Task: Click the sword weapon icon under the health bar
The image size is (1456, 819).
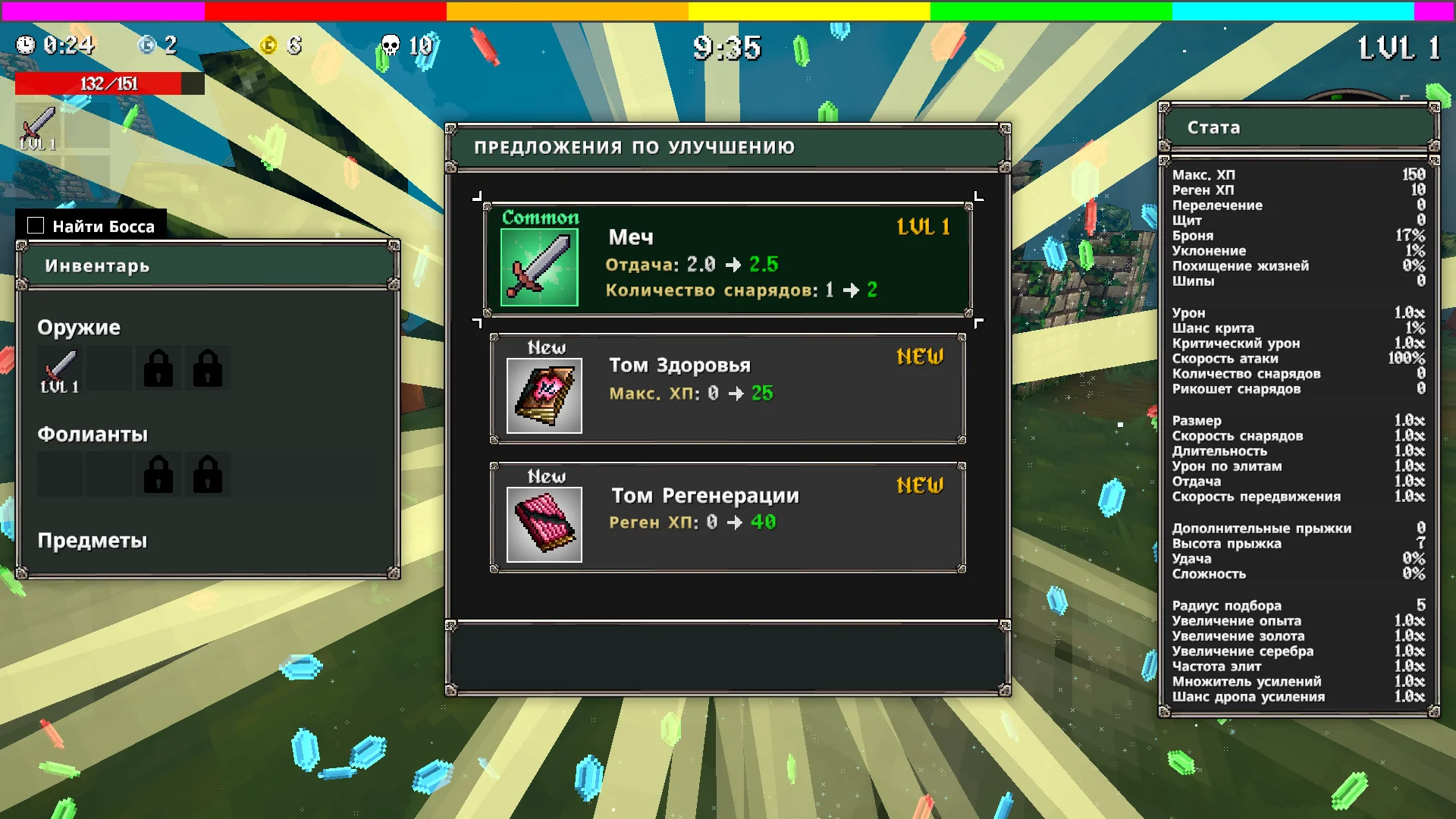Action: pyautogui.click(x=39, y=127)
